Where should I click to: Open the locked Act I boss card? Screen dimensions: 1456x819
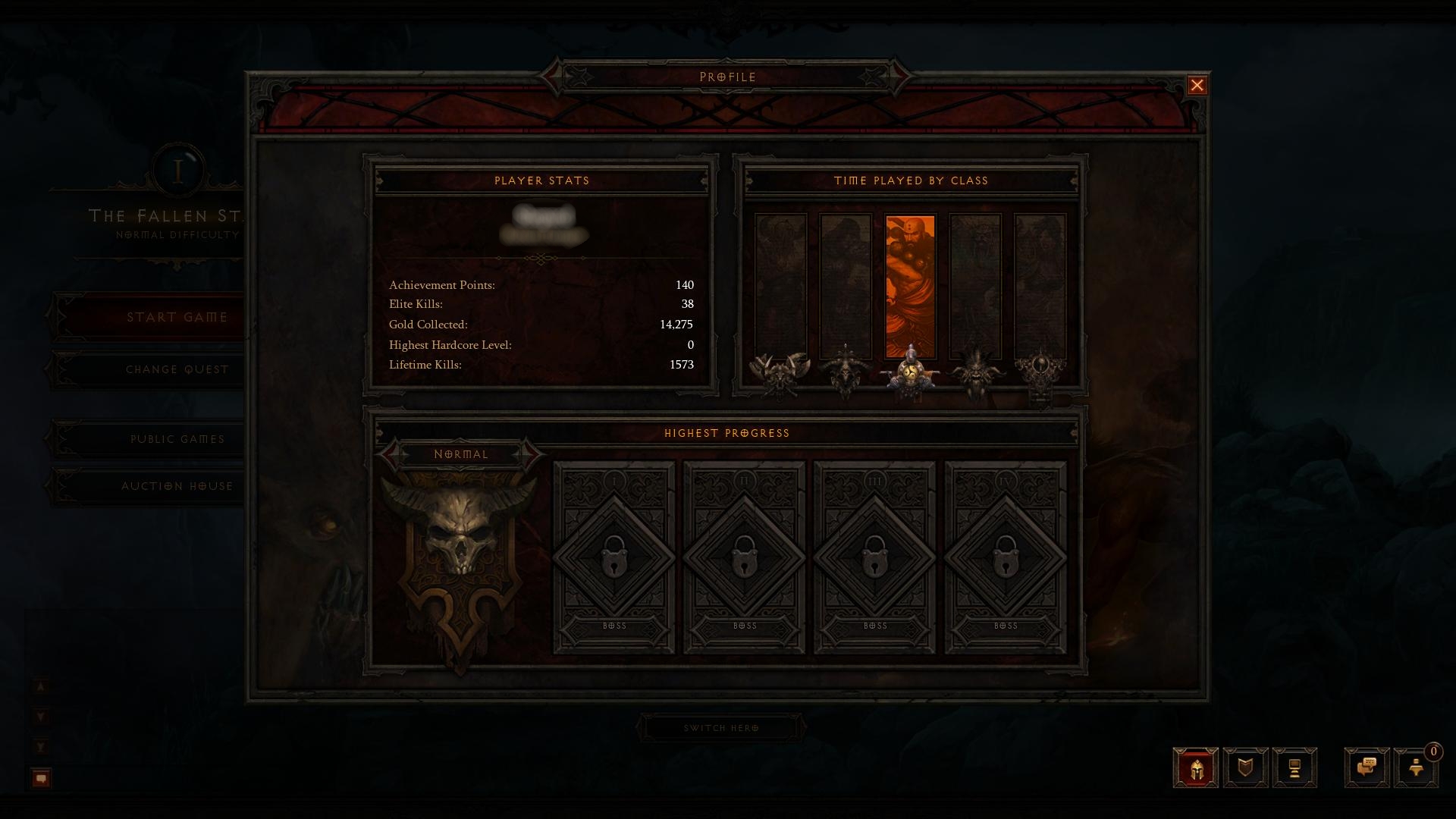(x=614, y=558)
